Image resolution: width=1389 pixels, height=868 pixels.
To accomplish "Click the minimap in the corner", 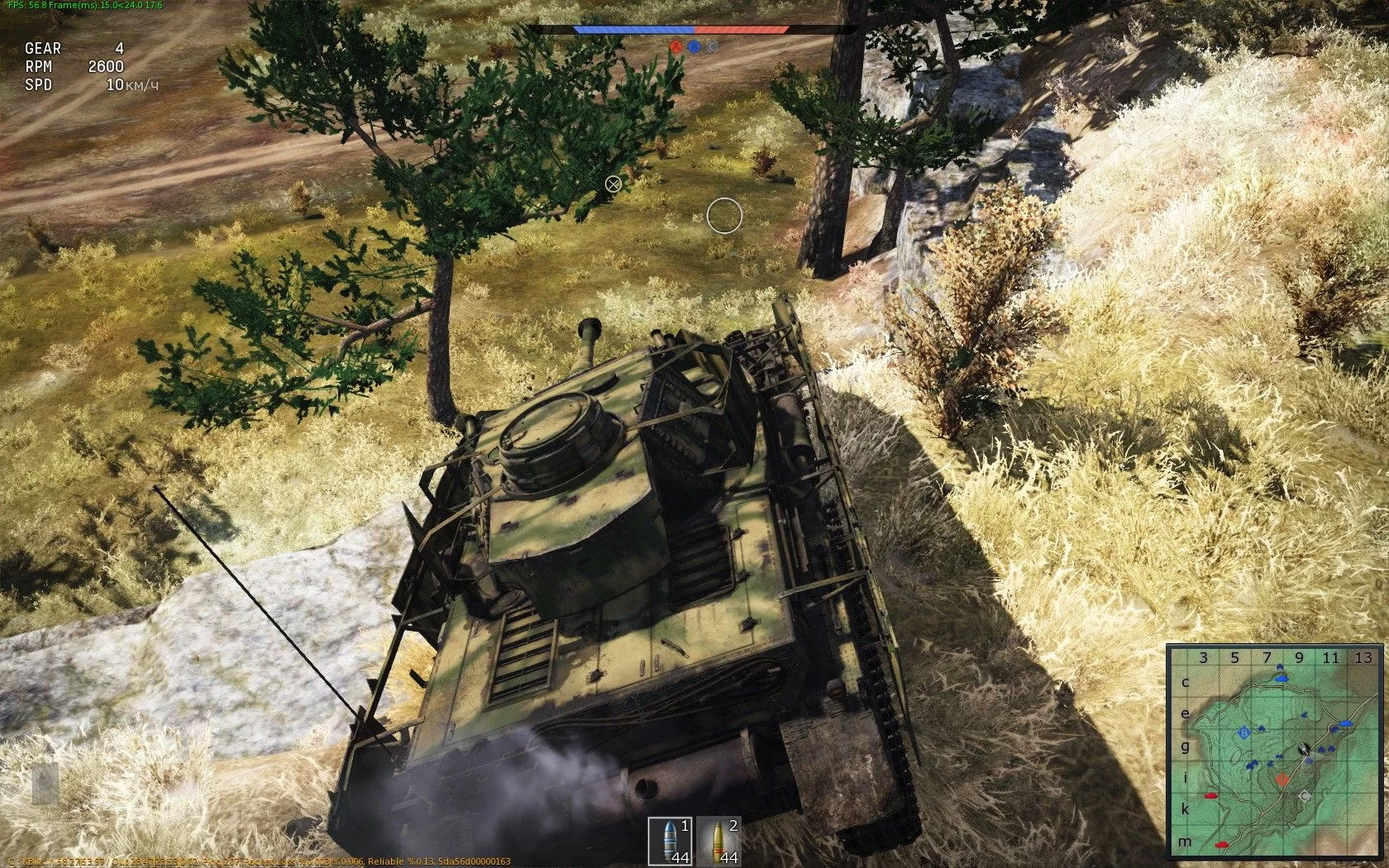I will (1274, 751).
